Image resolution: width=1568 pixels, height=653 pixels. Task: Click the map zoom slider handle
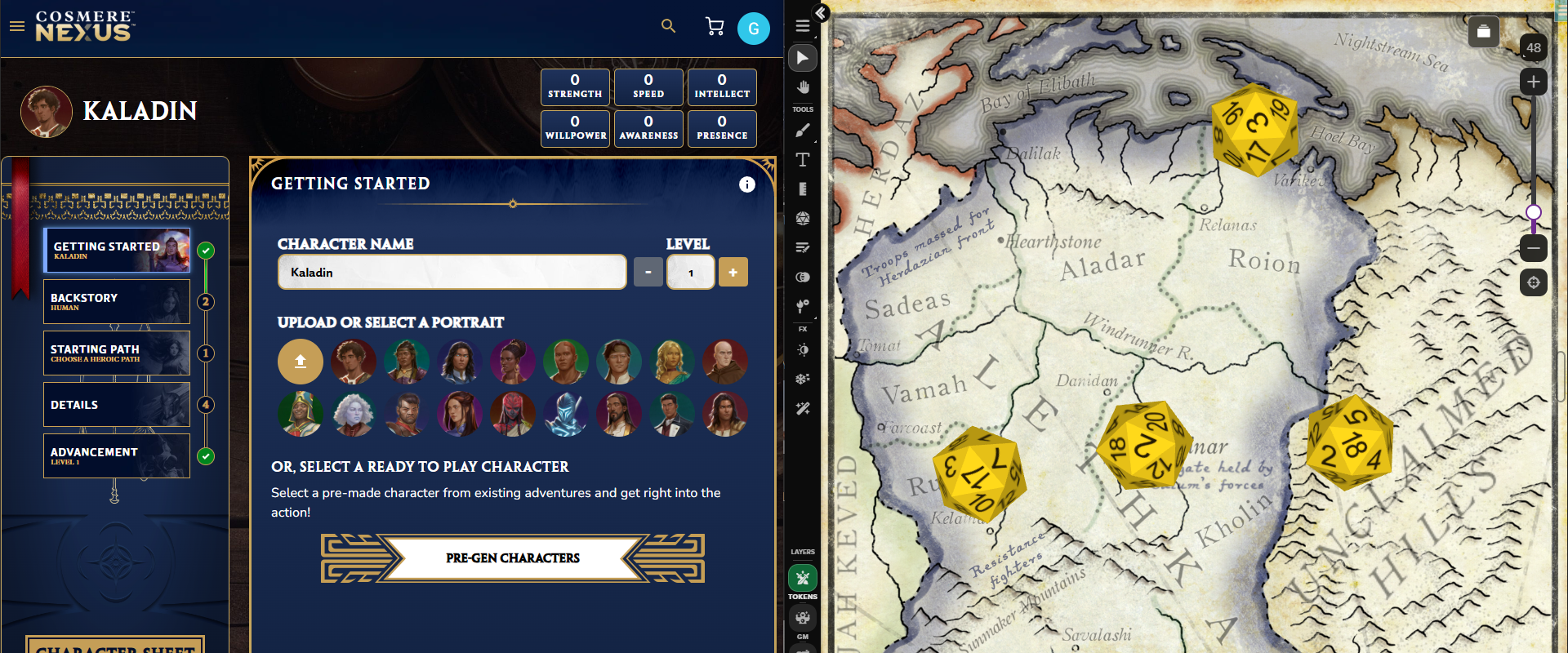coord(1533,213)
